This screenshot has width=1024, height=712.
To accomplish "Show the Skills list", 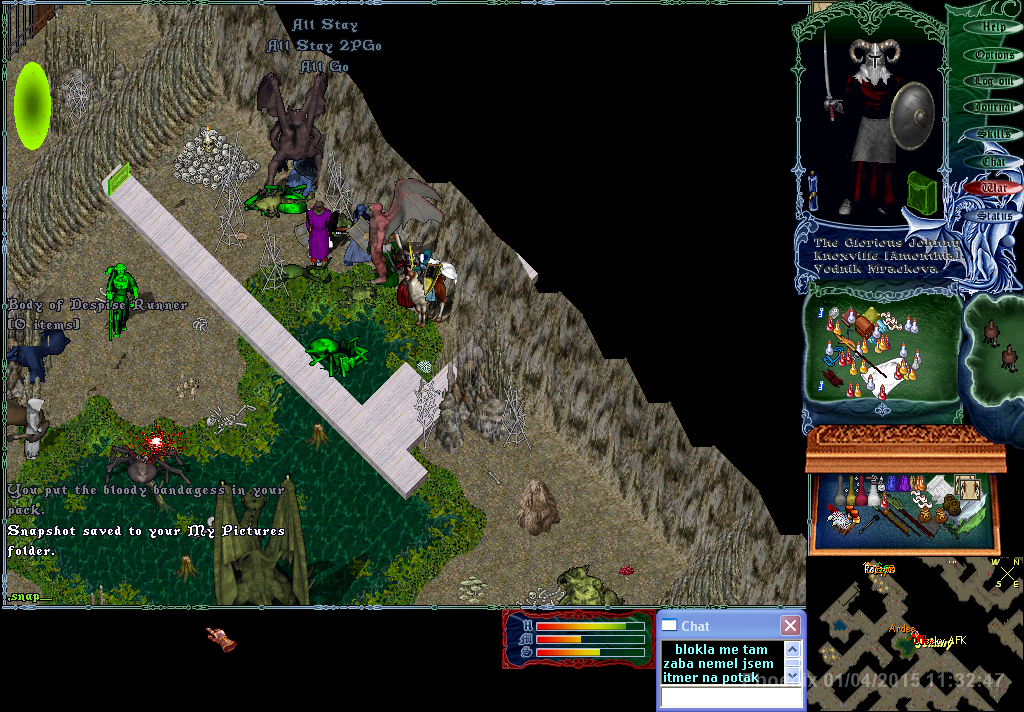I will tap(993, 134).
